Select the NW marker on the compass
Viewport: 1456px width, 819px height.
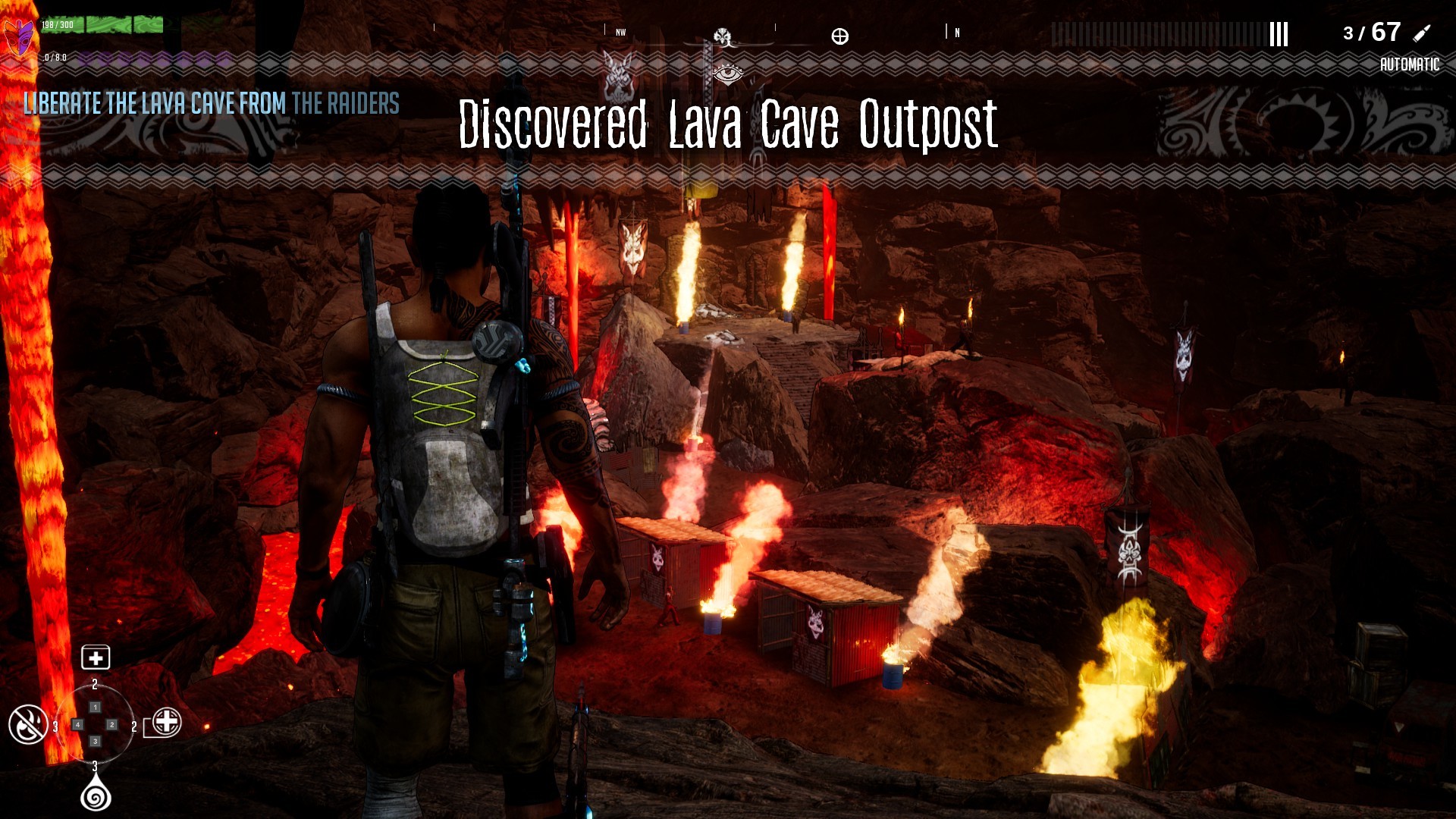click(621, 33)
